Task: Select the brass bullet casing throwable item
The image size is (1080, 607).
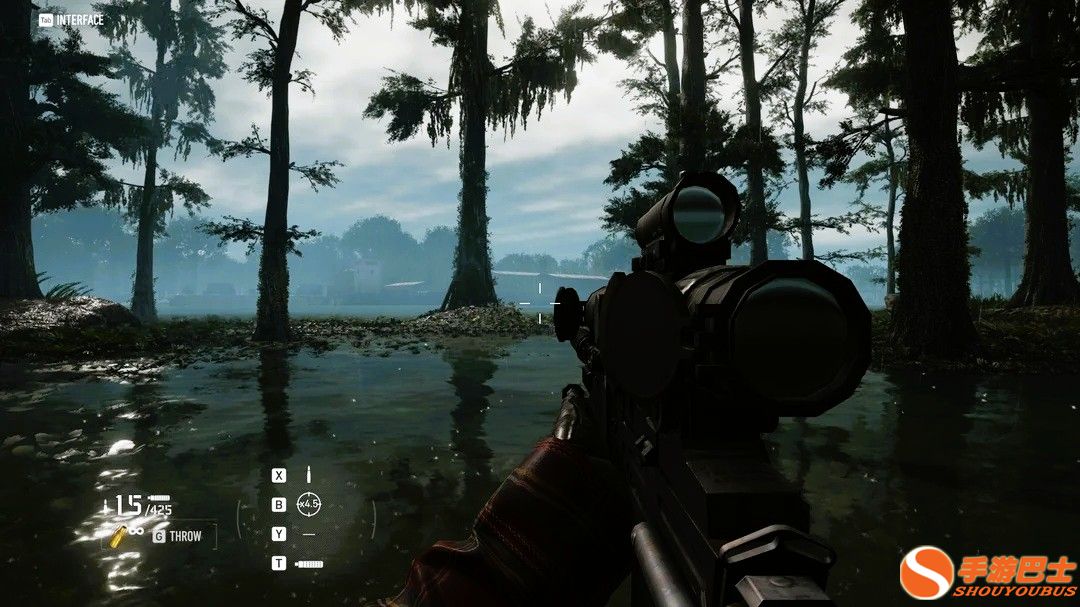Action: (118, 536)
